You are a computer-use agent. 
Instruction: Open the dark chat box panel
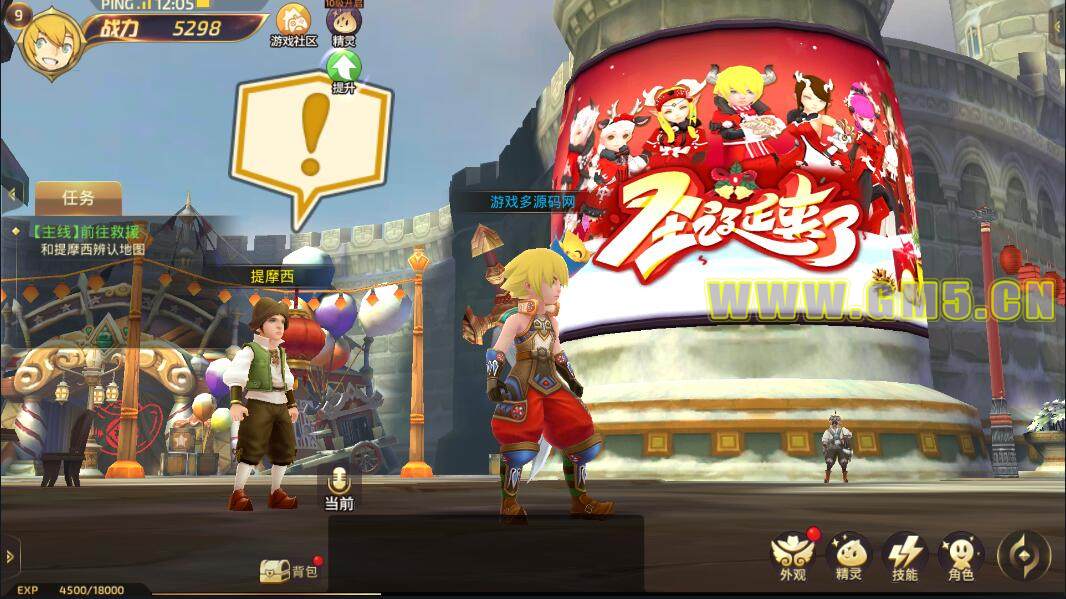486,555
